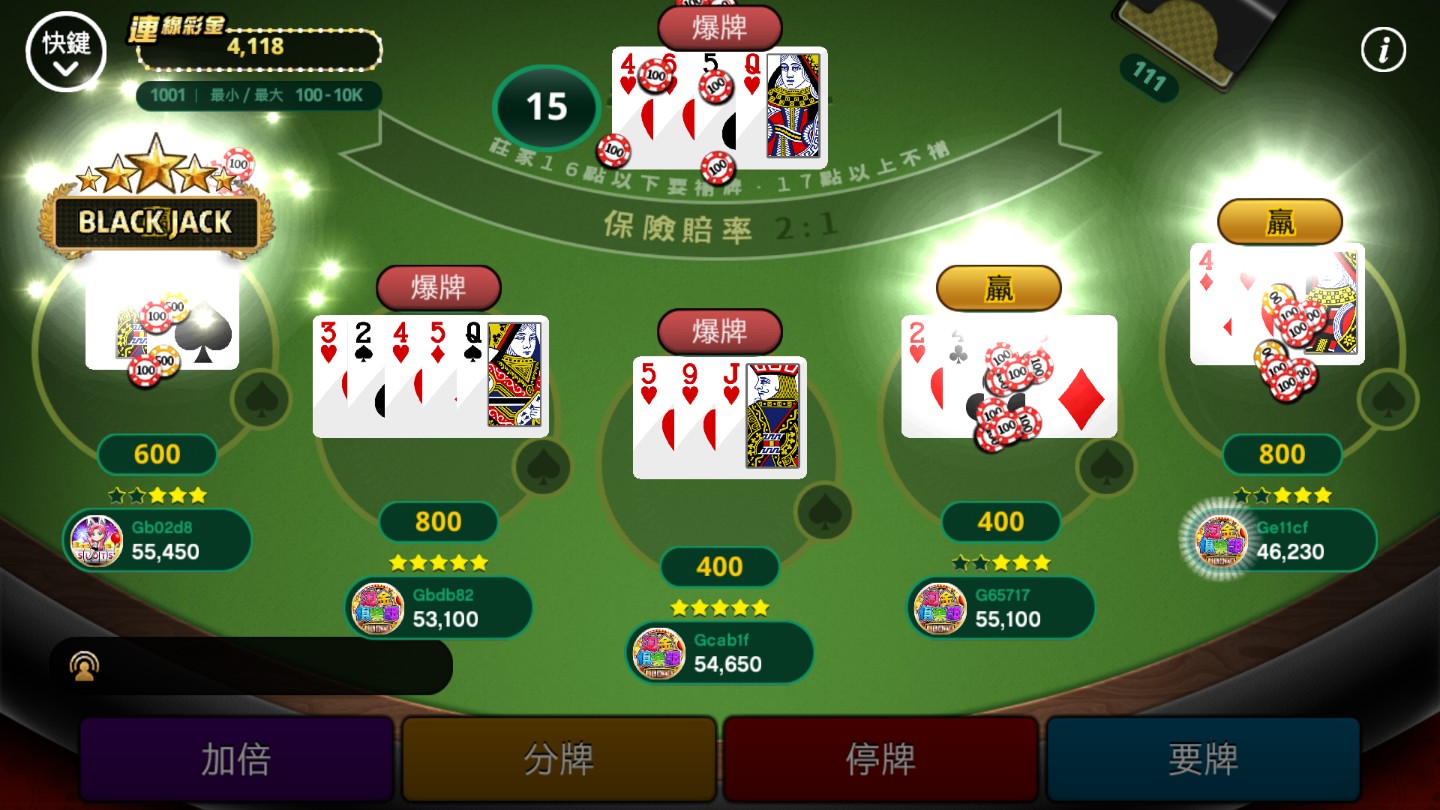The width and height of the screenshot is (1440, 810).
Task: Open the 連線彩金 jackpot display
Action: point(256,45)
